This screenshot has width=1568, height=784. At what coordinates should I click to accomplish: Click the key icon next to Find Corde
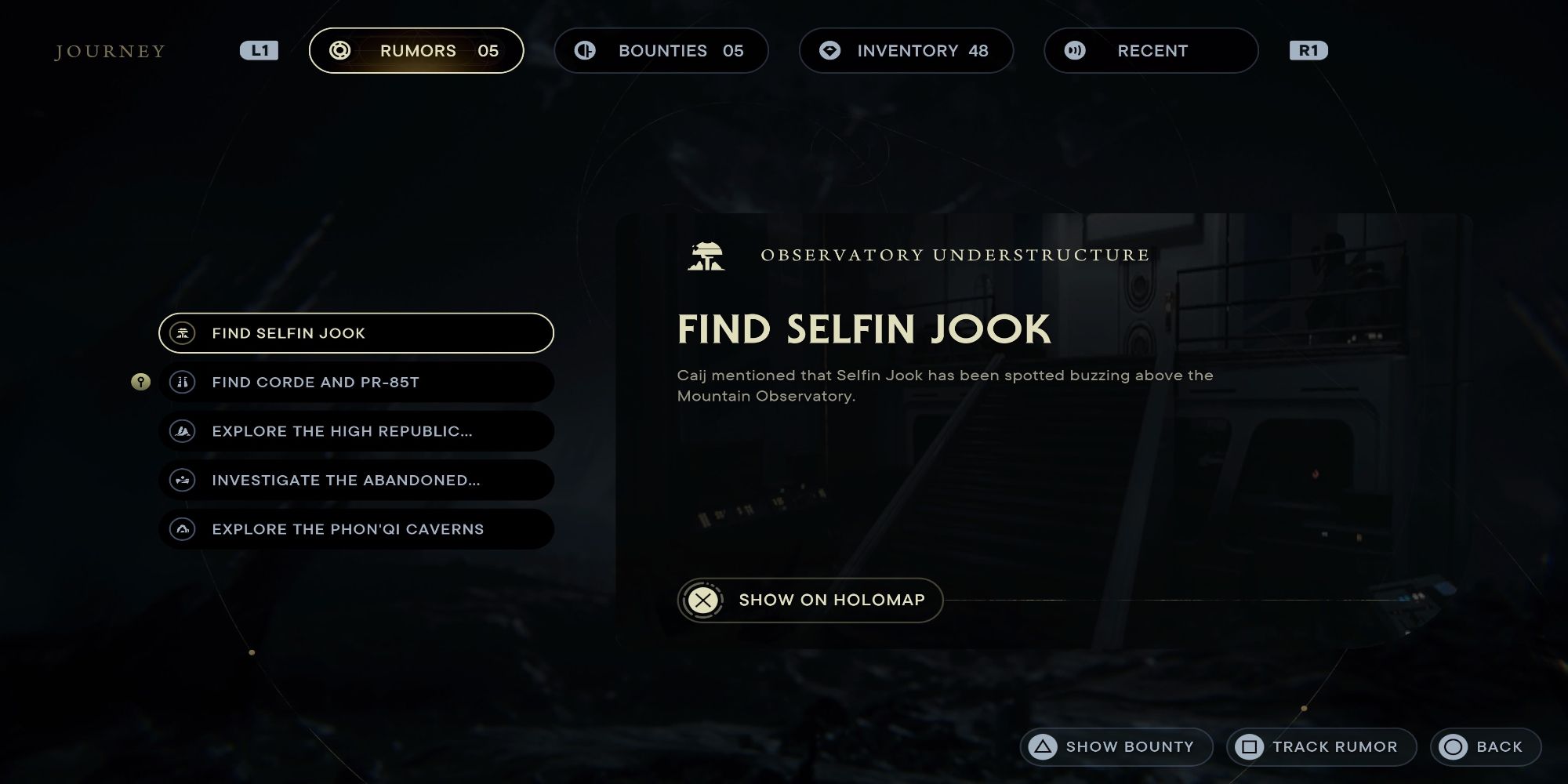point(140,382)
